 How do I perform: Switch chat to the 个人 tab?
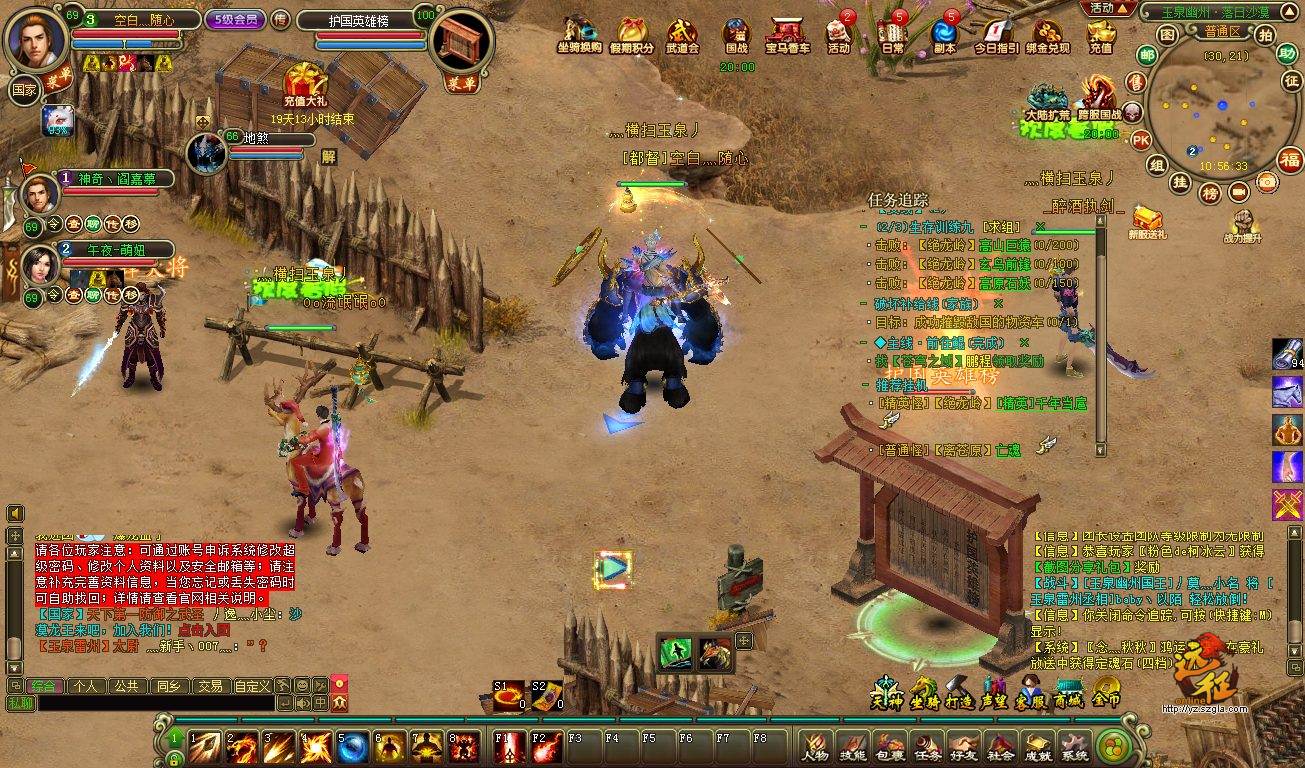click(x=86, y=686)
